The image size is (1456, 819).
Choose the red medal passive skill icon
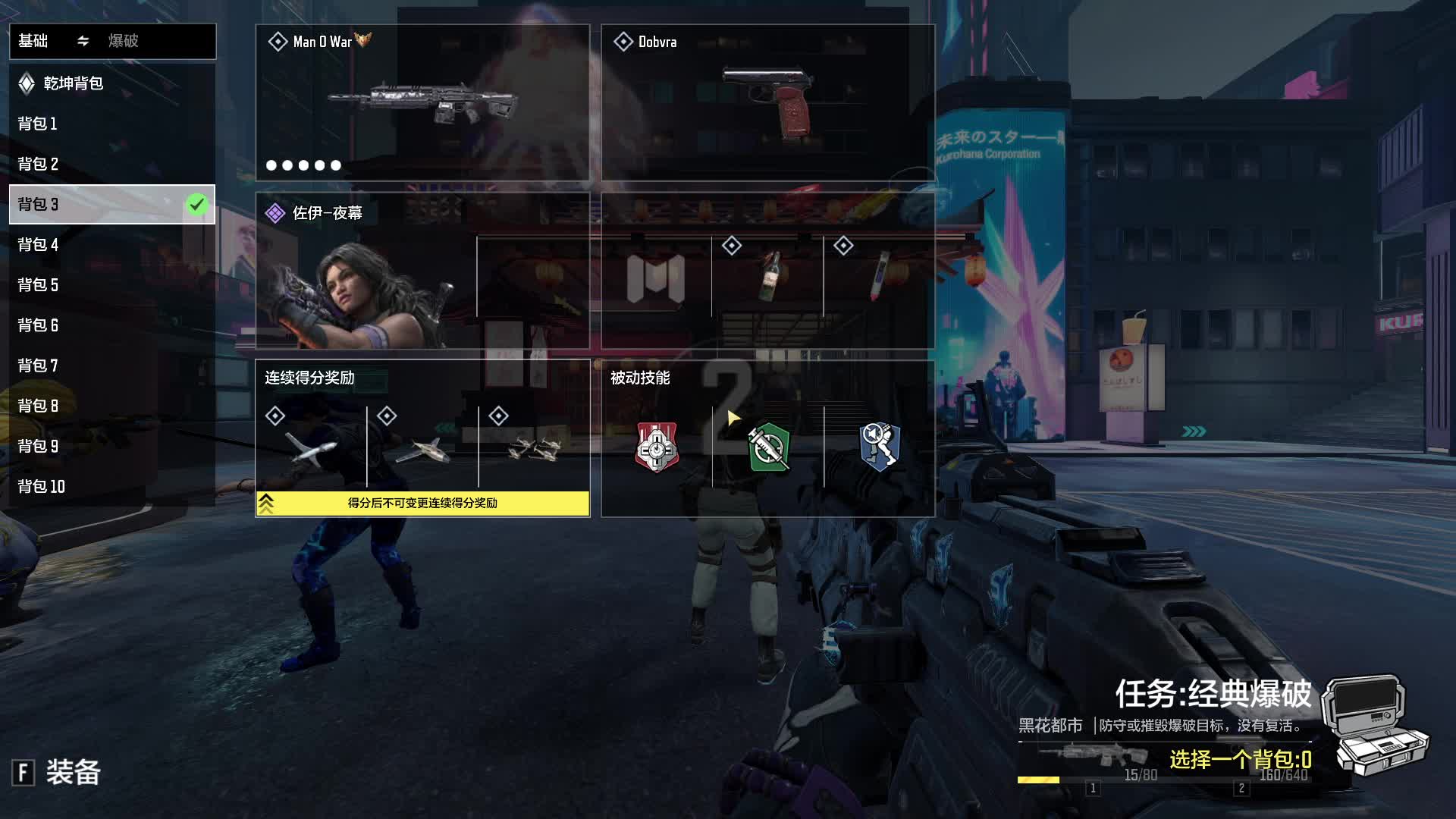[657, 447]
